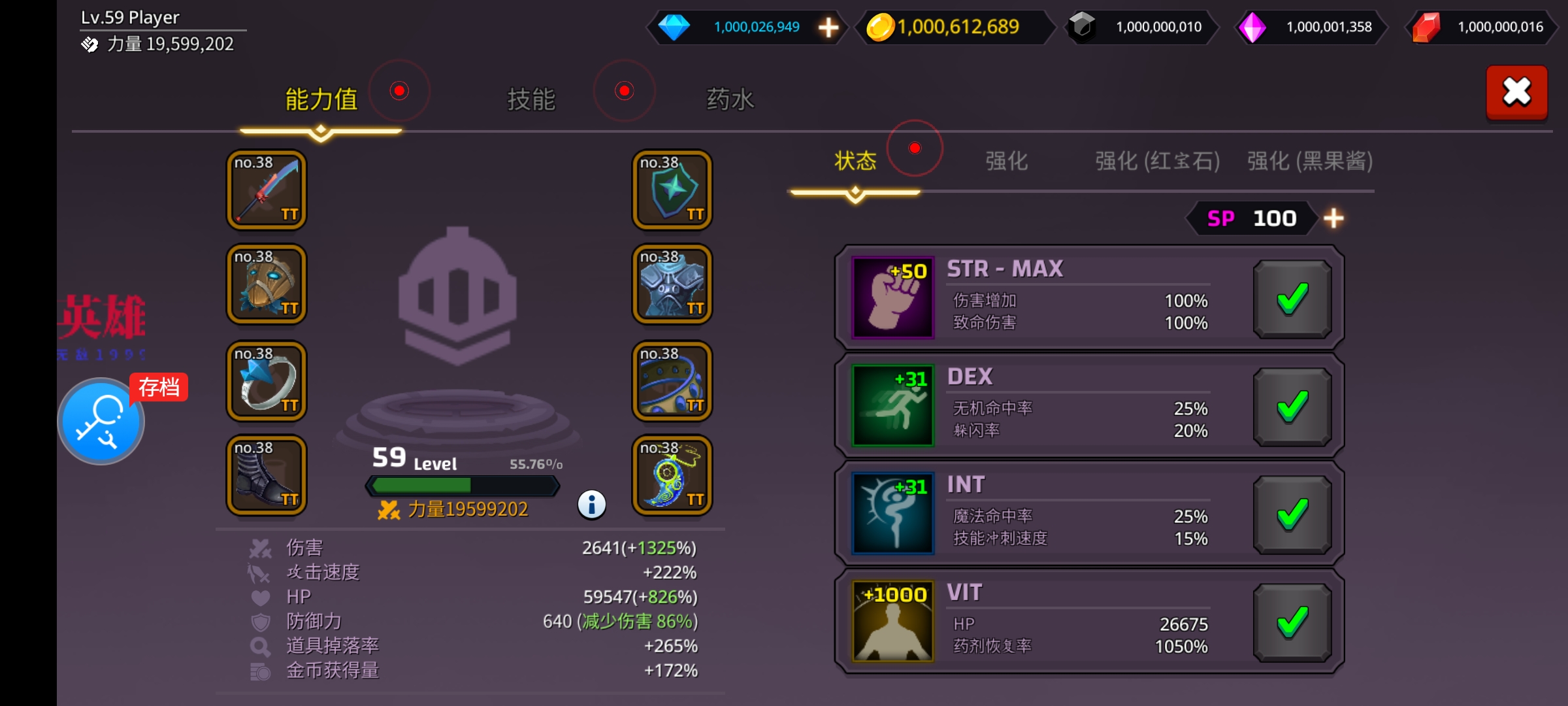
Task: Open the 存档 save overlay button
Action: point(101,420)
